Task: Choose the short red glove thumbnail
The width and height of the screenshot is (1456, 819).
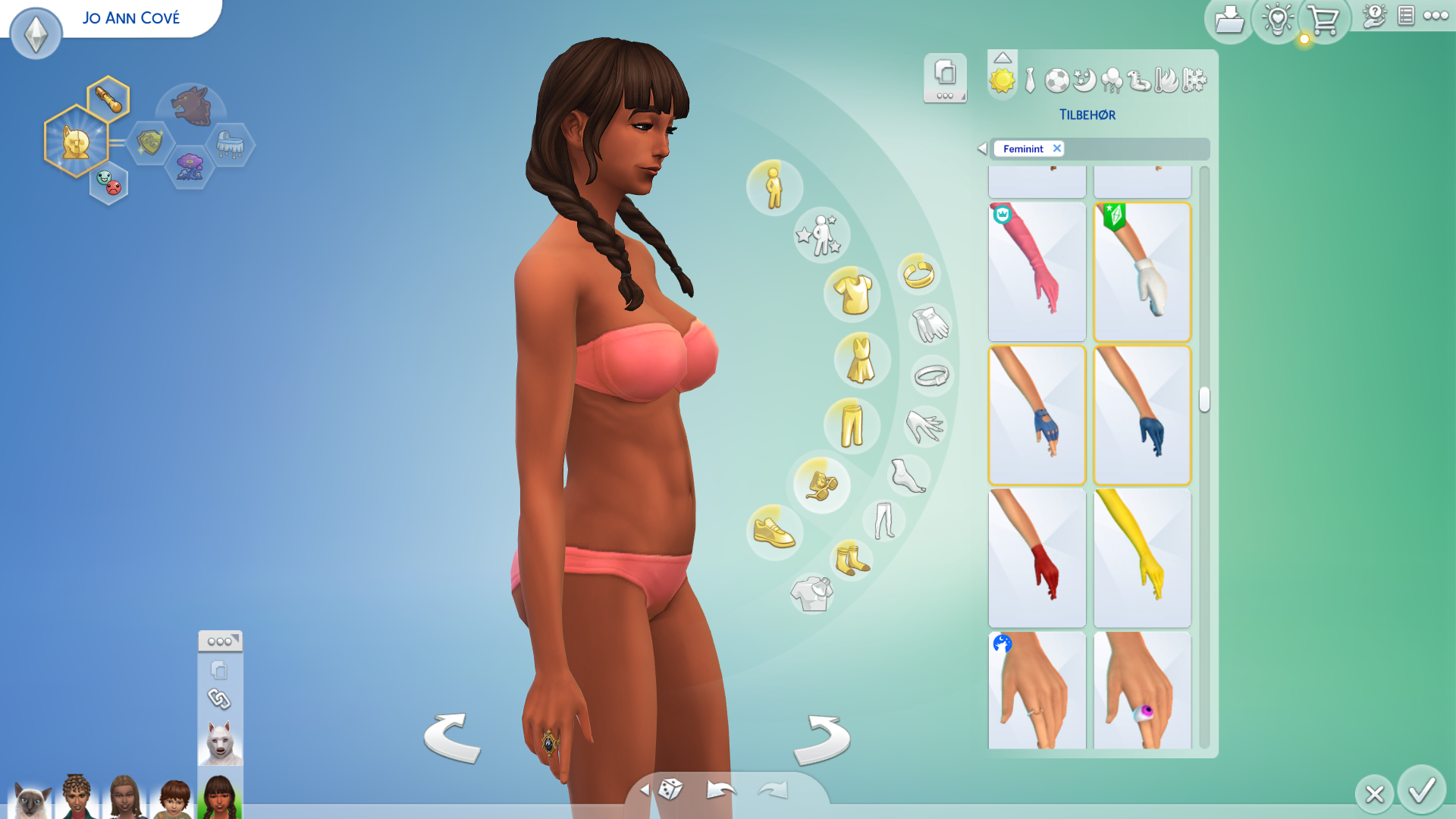Action: click(1037, 558)
